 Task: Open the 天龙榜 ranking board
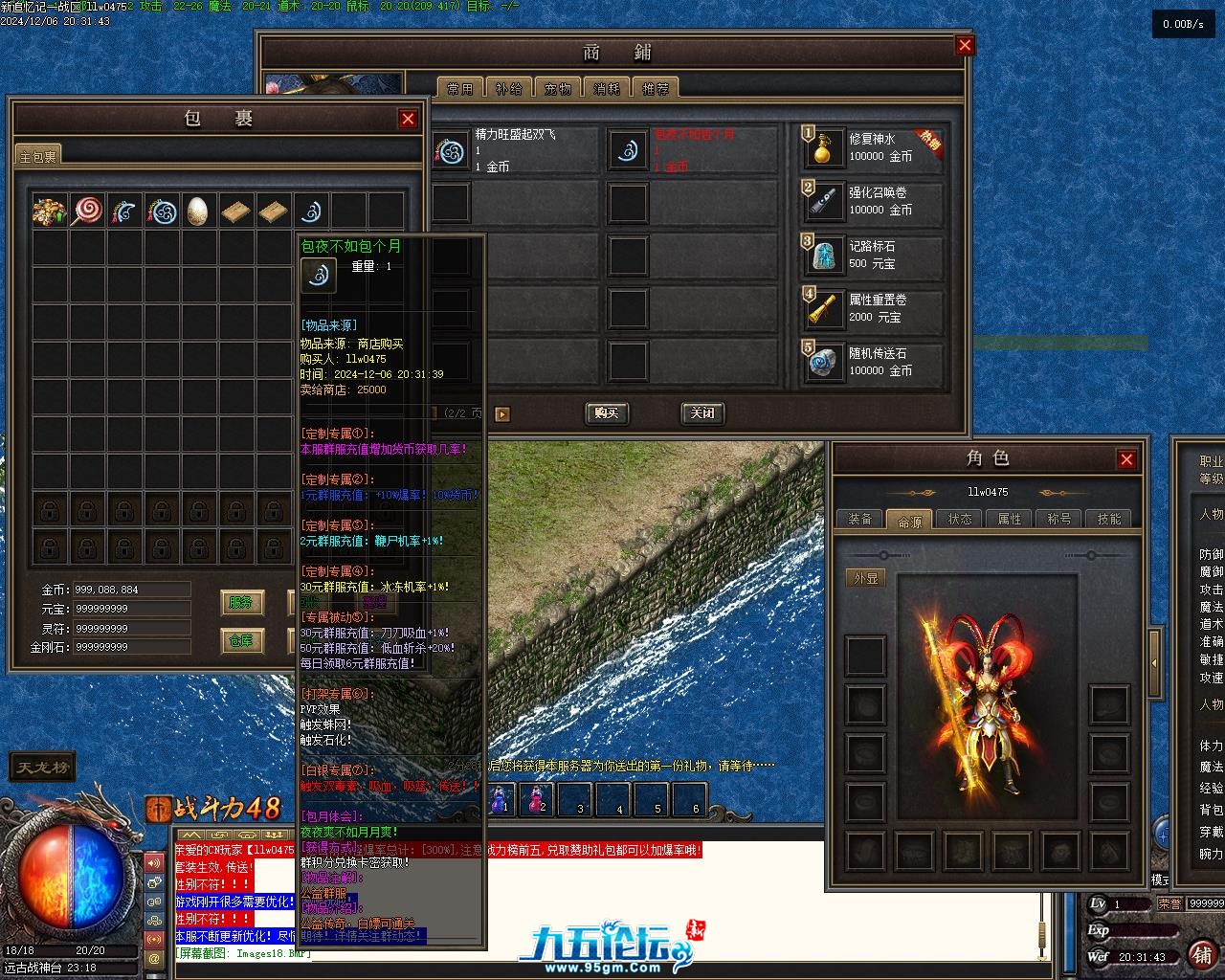[x=41, y=768]
